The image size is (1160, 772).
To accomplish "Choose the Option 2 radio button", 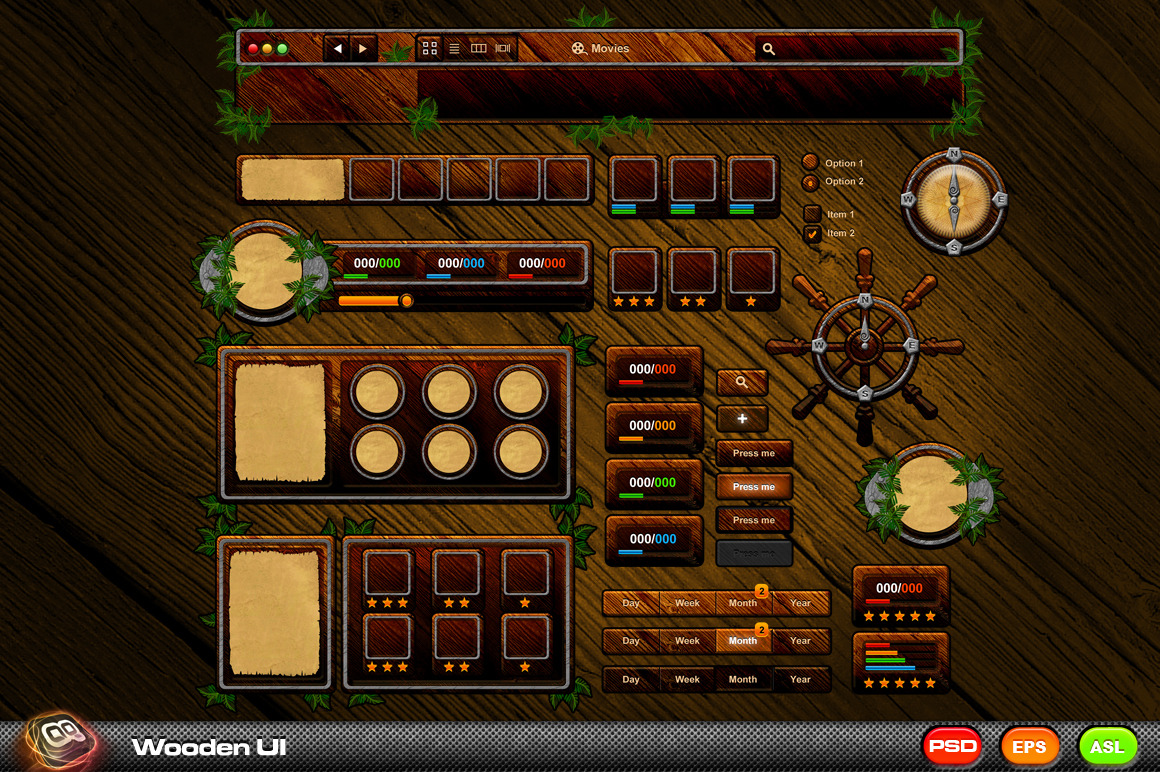I will pos(810,182).
